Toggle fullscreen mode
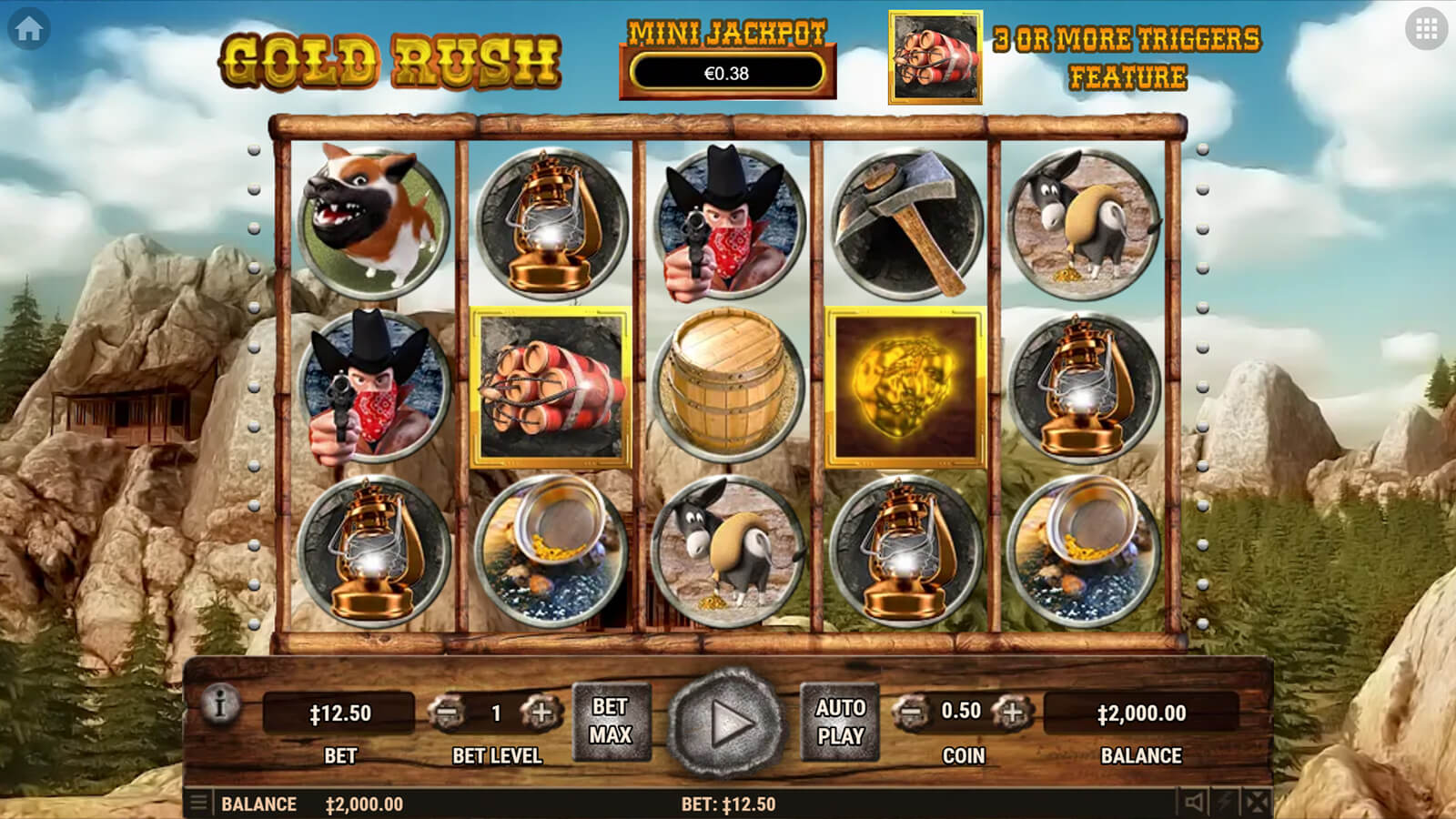The height and width of the screenshot is (819, 1456). [x=1257, y=803]
